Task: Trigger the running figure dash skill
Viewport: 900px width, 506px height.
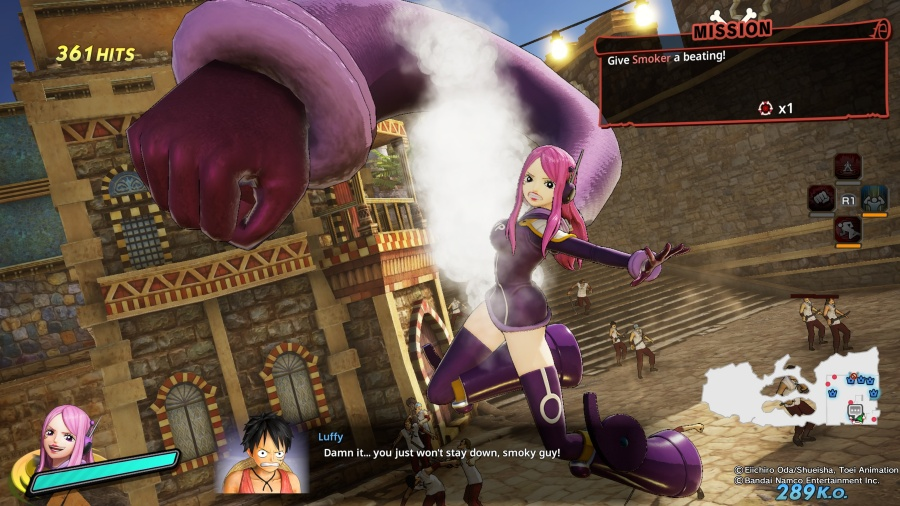Action: (848, 230)
